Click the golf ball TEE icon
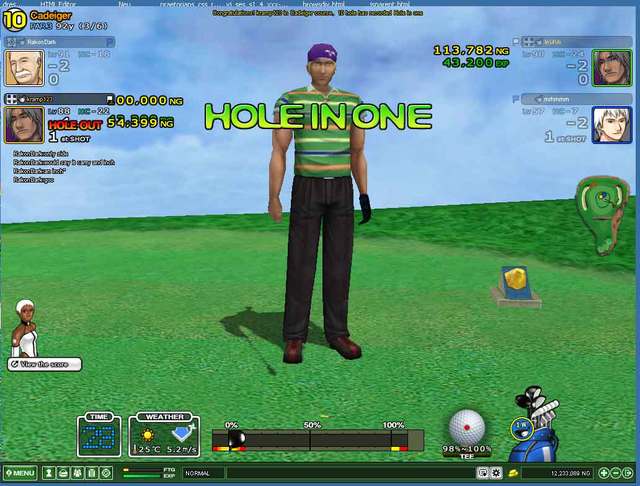This screenshot has width=640, height=486. [466, 428]
